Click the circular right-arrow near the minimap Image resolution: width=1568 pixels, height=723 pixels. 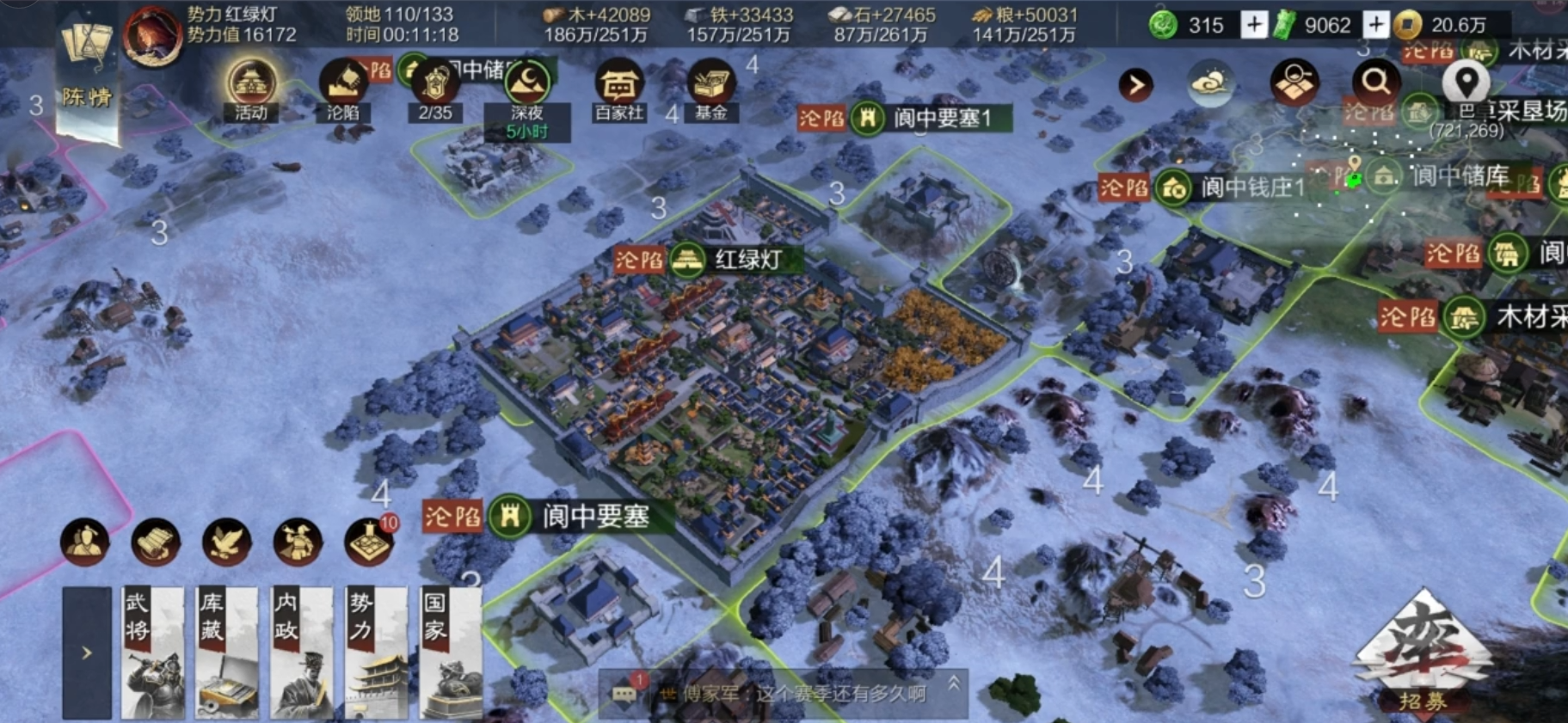tap(1137, 83)
